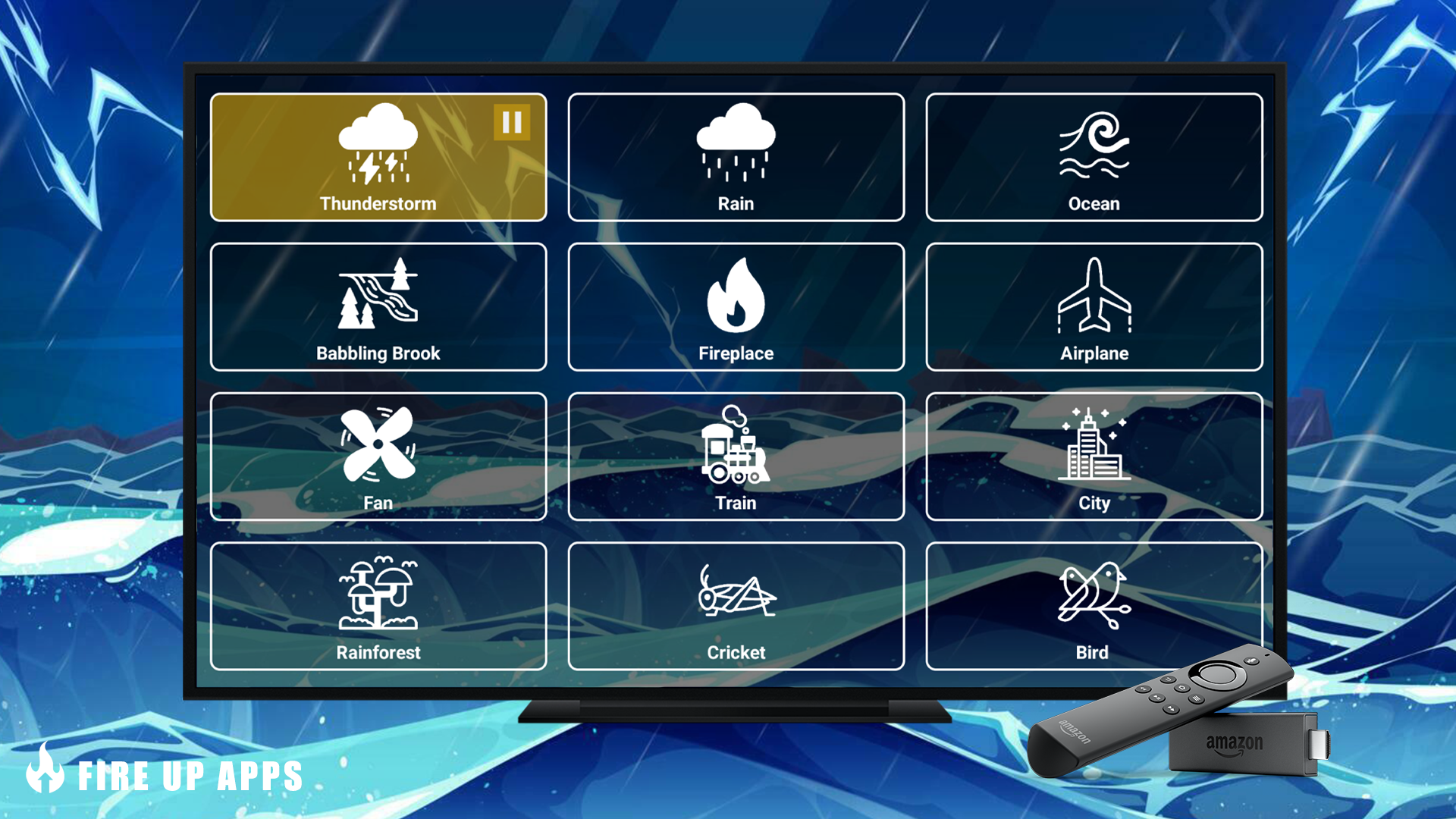Open the Babbling Brook sound

point(378,307)
